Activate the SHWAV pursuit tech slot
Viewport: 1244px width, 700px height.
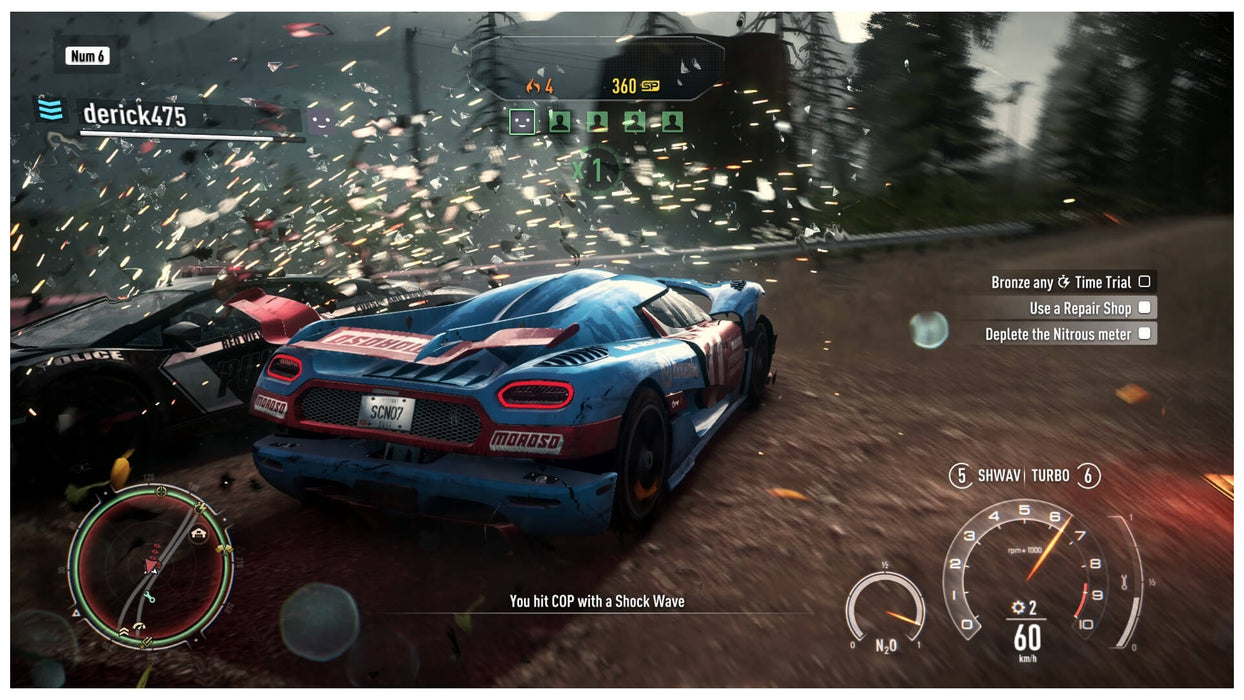961,476
